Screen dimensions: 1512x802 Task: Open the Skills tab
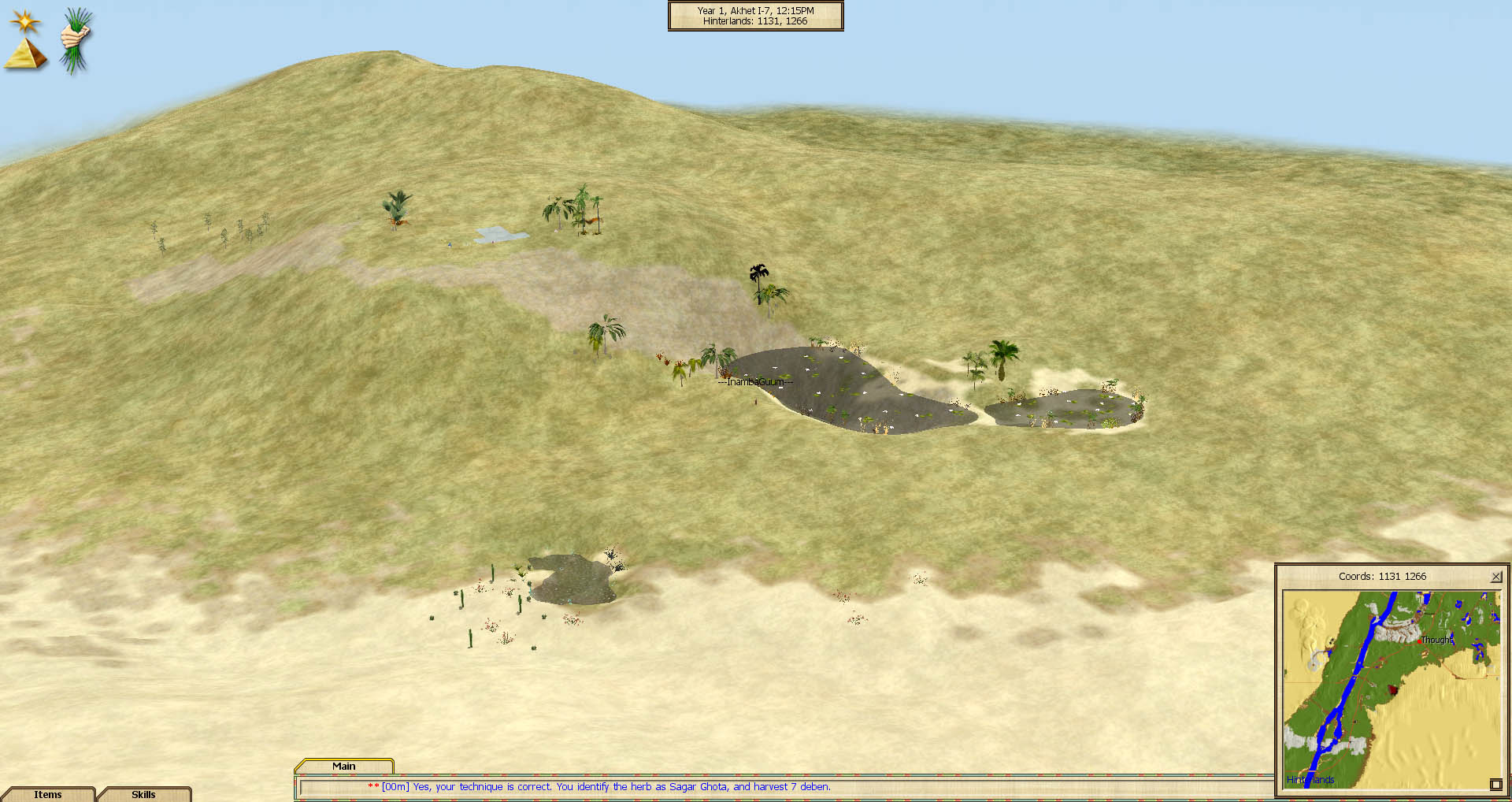click(143, 794)
